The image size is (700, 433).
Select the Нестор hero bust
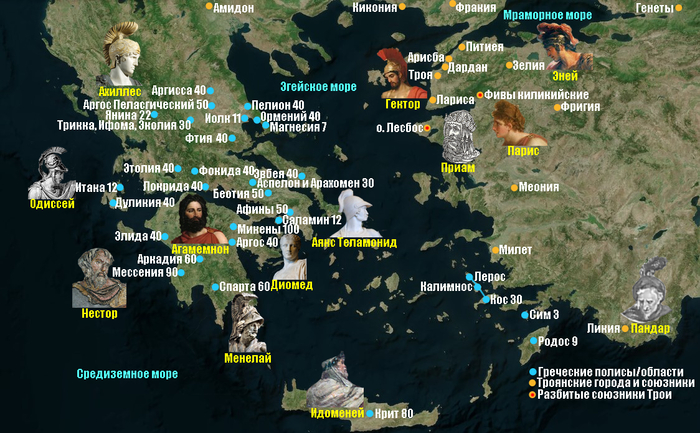click(96, 278)
